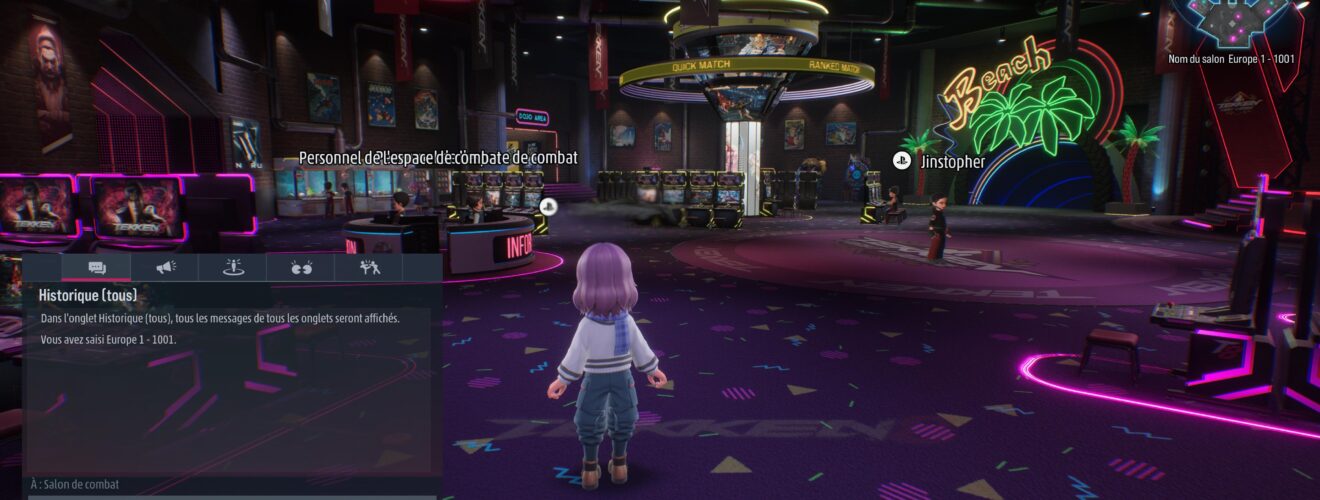Select the Historique (tous) speech-bubble chat tab
1320x500 pixels.
(96, 267)
